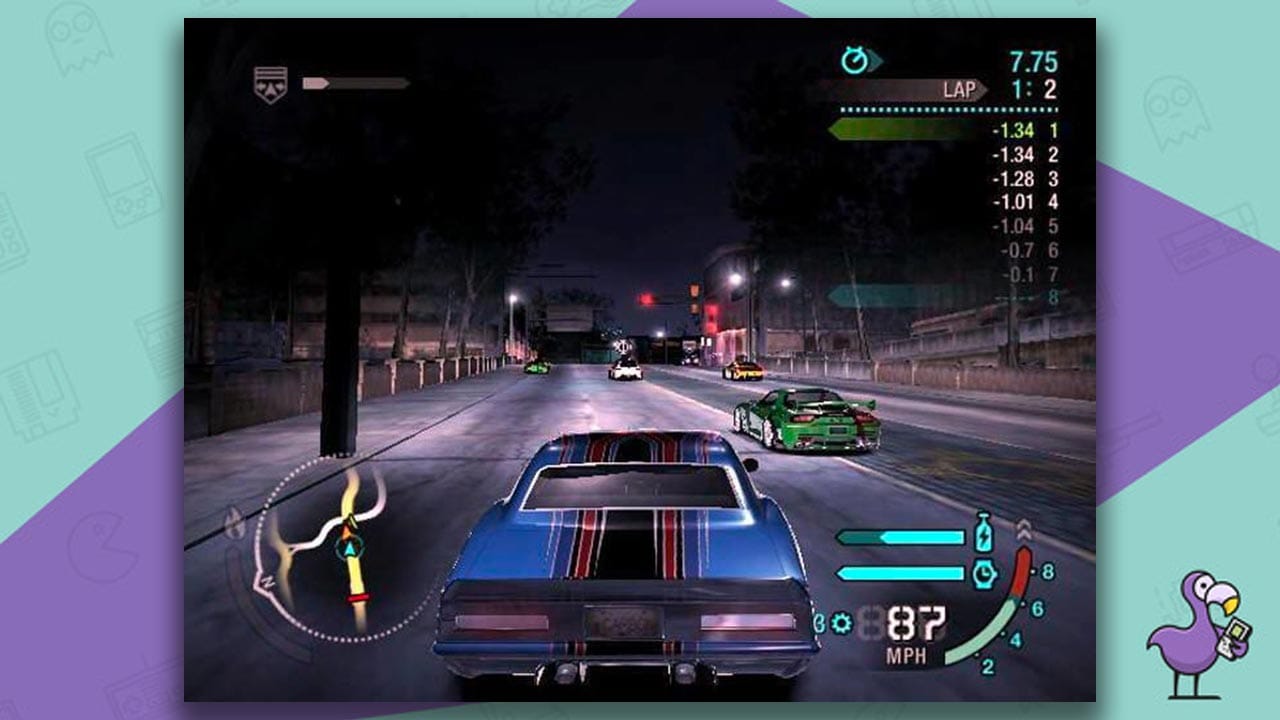The height and width of the screenshot is (720, 1280).
Task: Click the player arrow on the minimap
Action: tap(348, 549)
